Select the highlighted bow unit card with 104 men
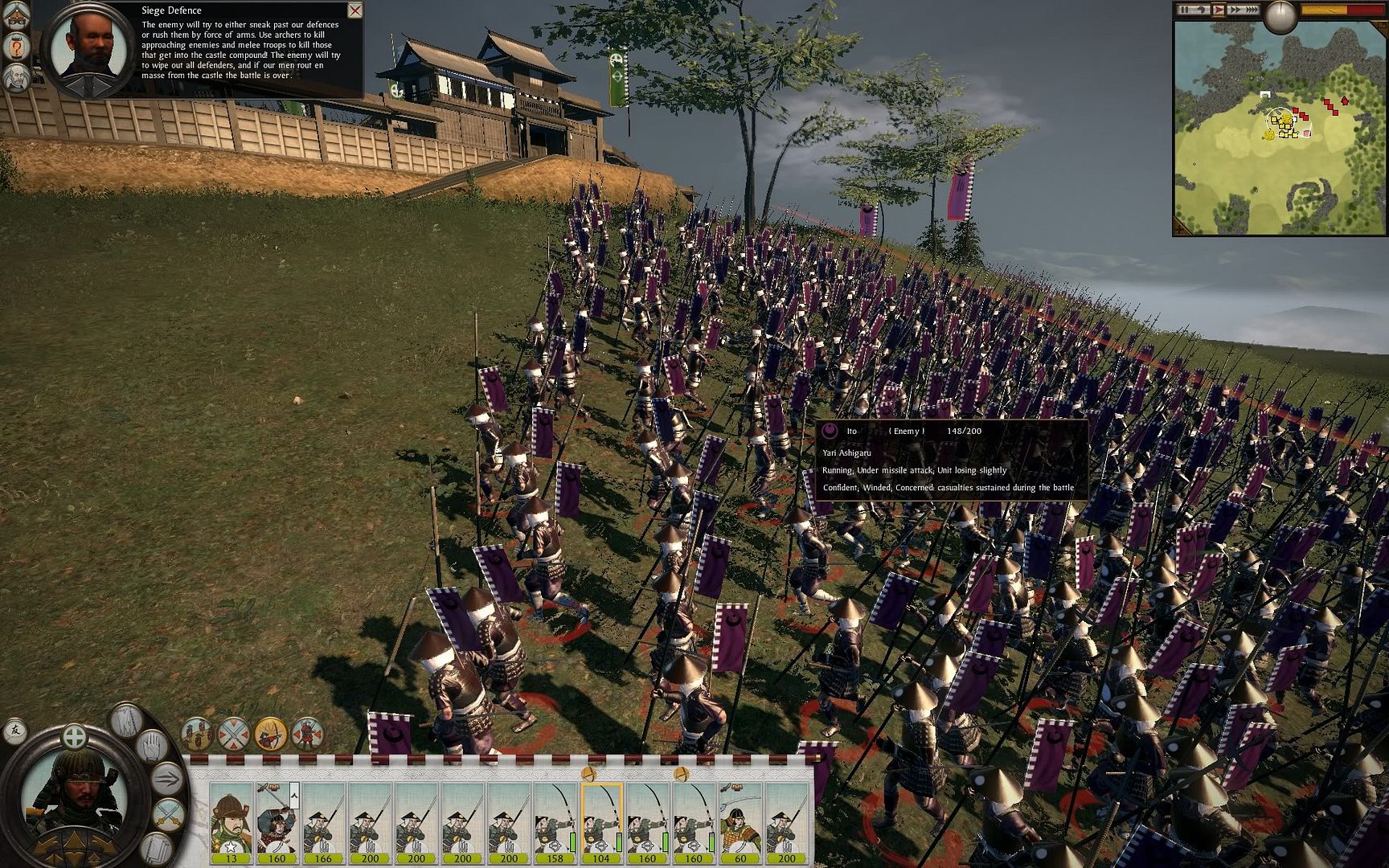 [601, 821]
